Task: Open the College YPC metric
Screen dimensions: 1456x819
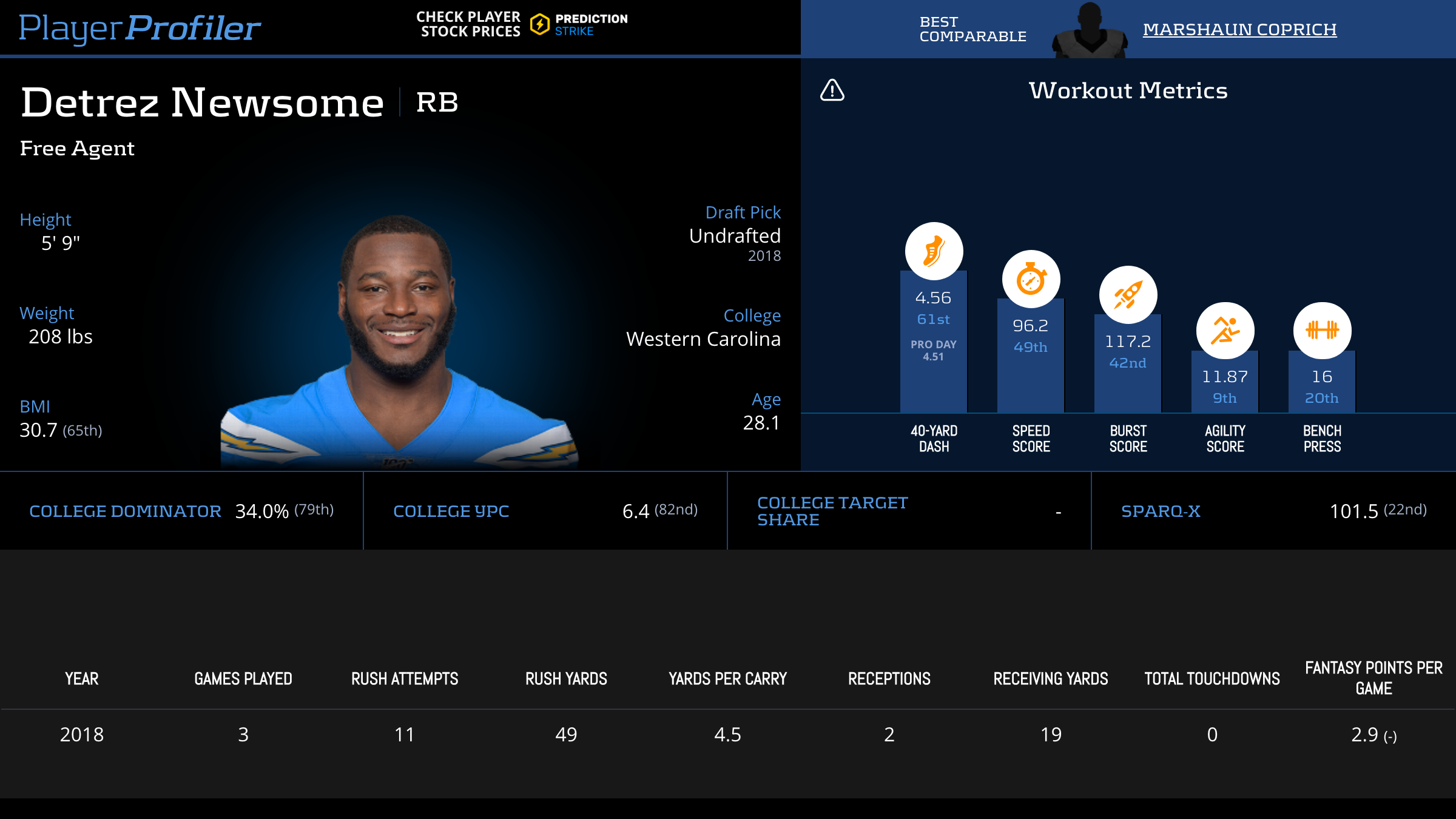Action: (451, 511)
